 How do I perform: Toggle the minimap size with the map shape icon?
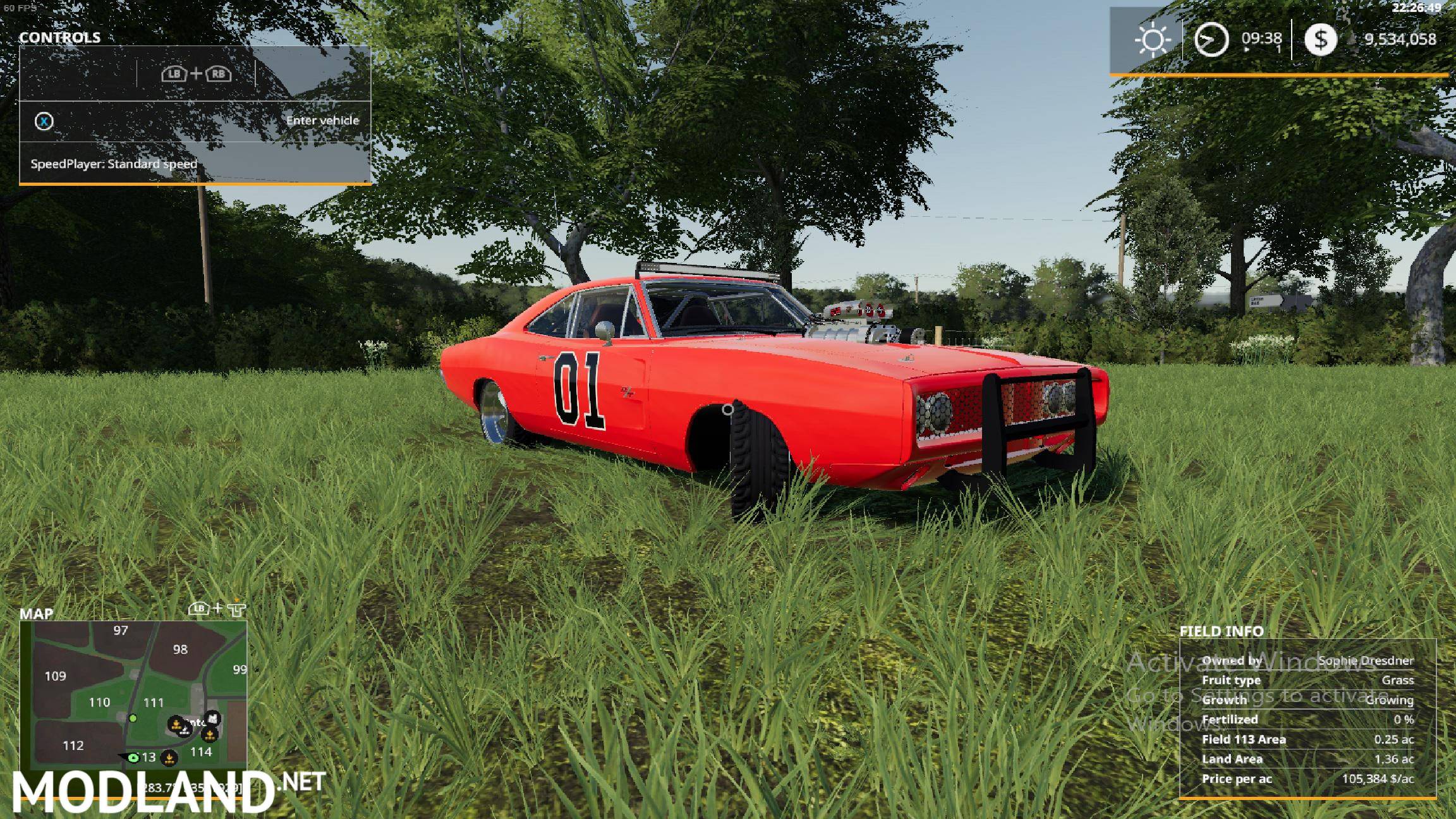click(x=236, y=609)
